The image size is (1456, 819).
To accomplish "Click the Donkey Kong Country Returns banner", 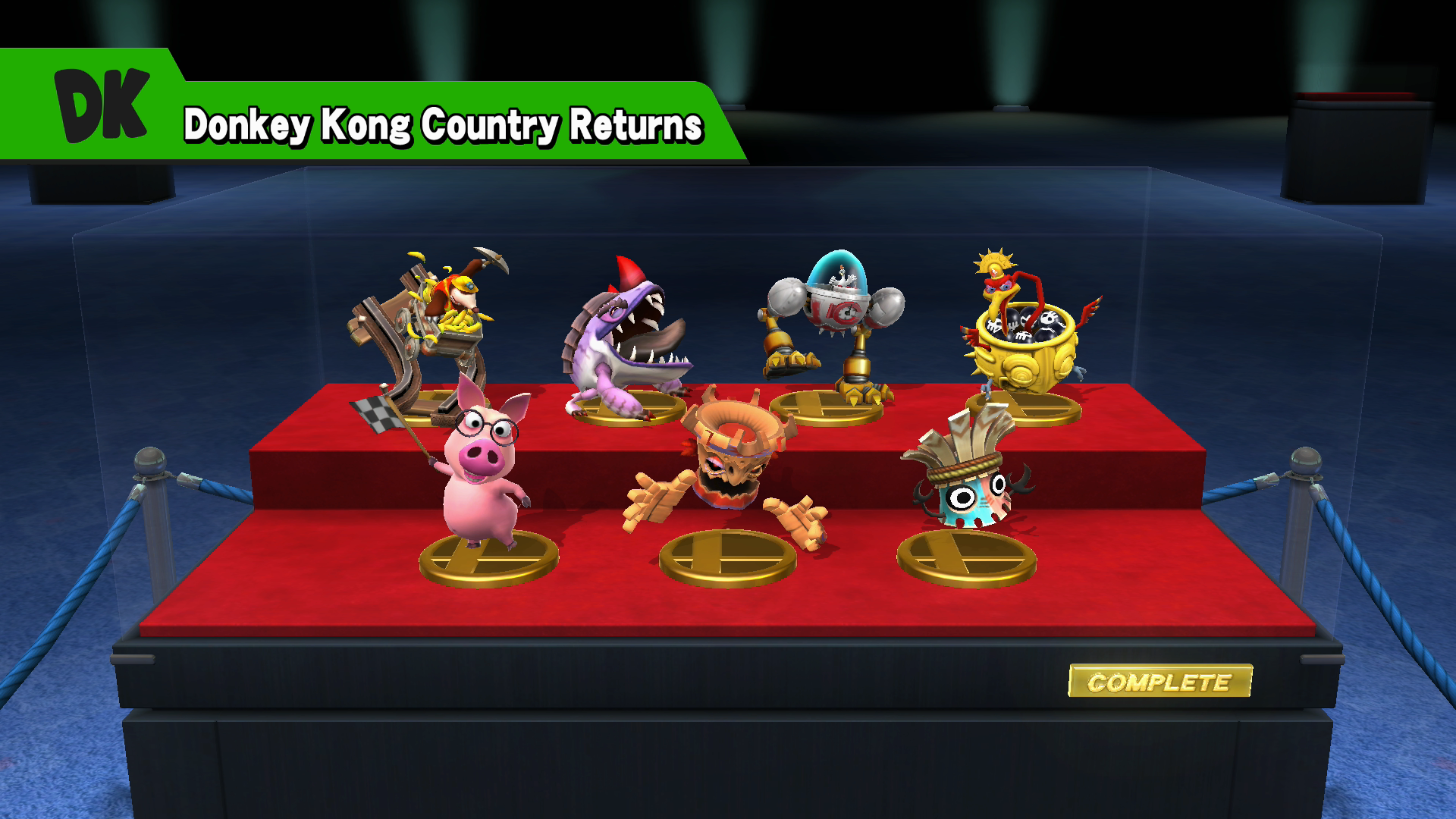I will click(444, 124).
